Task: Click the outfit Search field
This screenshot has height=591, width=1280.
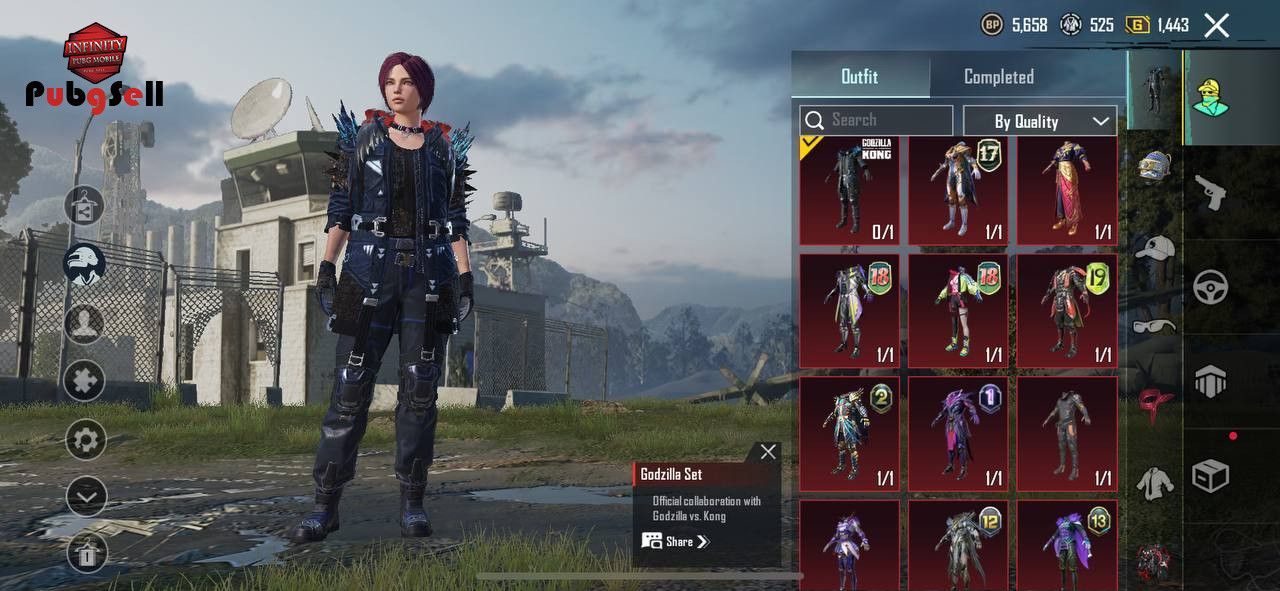Action: [x=876, y=121]
